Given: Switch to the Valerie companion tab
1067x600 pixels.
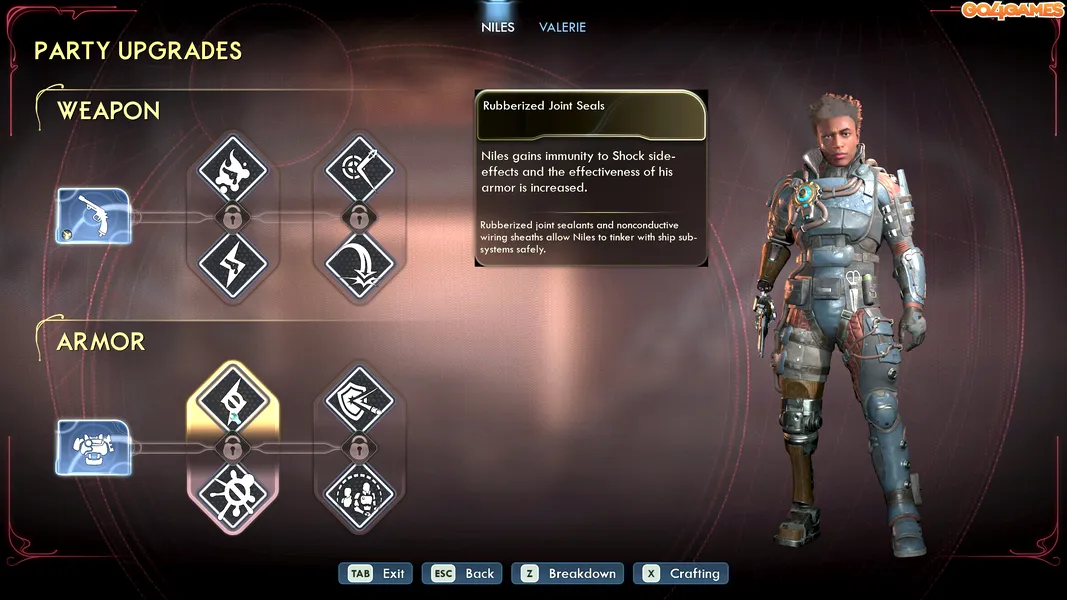Looking at the screenshot, I should click(x=562, y=27).
